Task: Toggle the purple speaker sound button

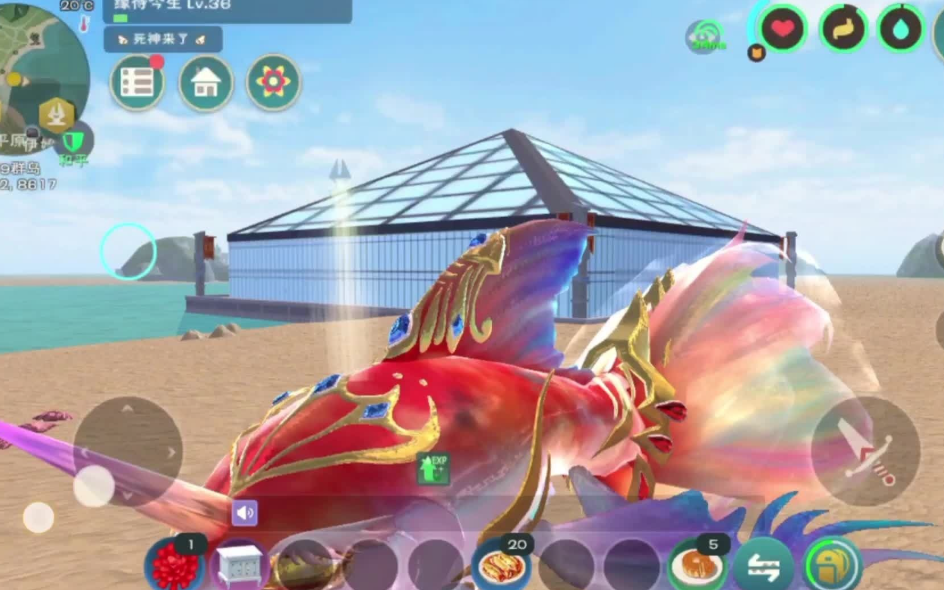Action: tap(244, 514)
